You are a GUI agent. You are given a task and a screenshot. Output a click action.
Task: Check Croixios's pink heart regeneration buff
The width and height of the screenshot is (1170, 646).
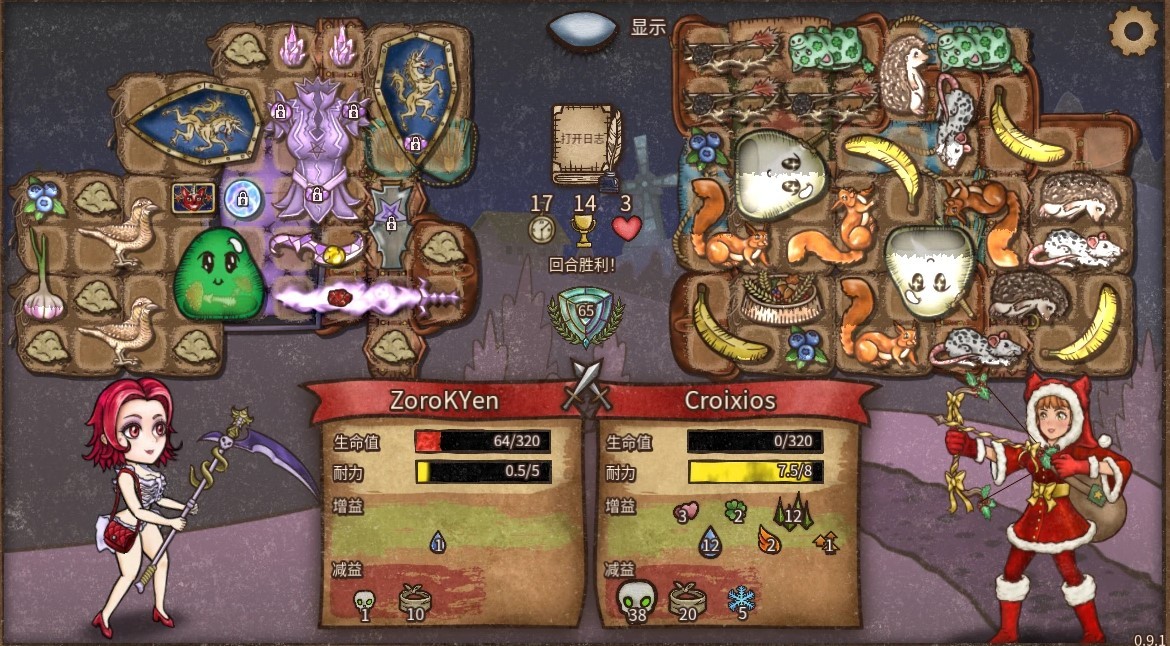tap(685, 514)
